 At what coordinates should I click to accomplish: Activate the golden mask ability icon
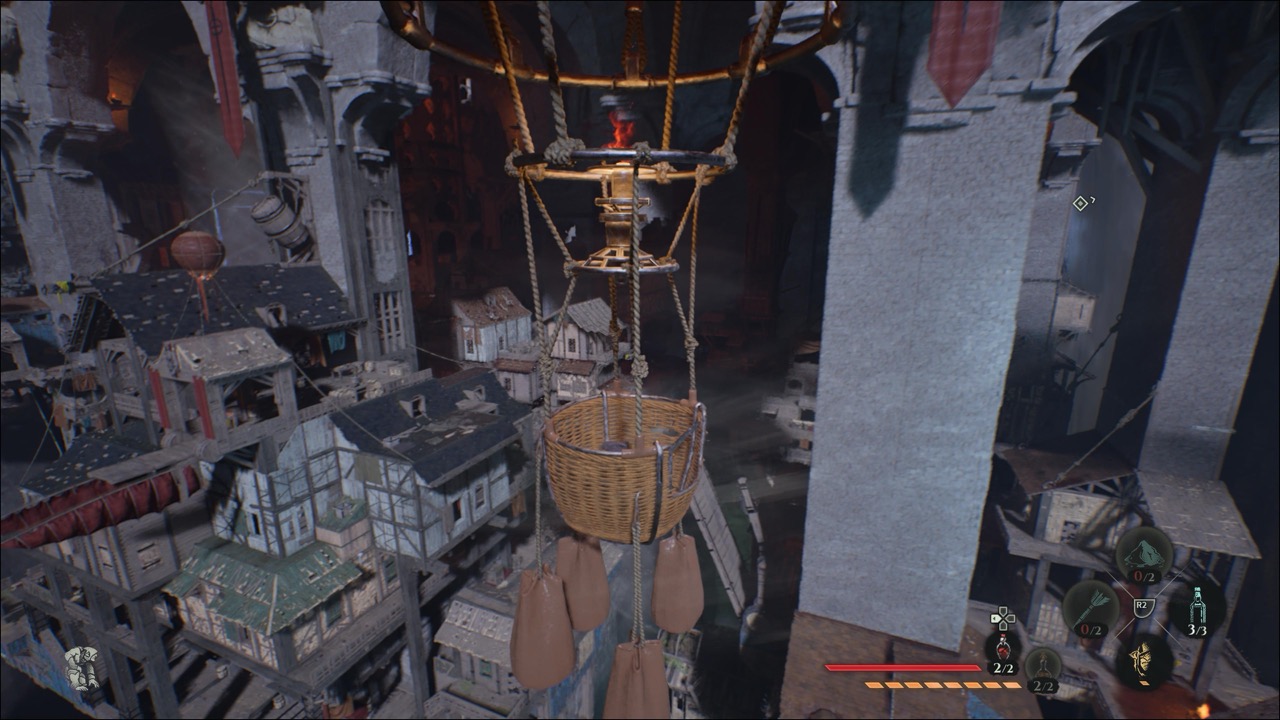pos(1143,660)
